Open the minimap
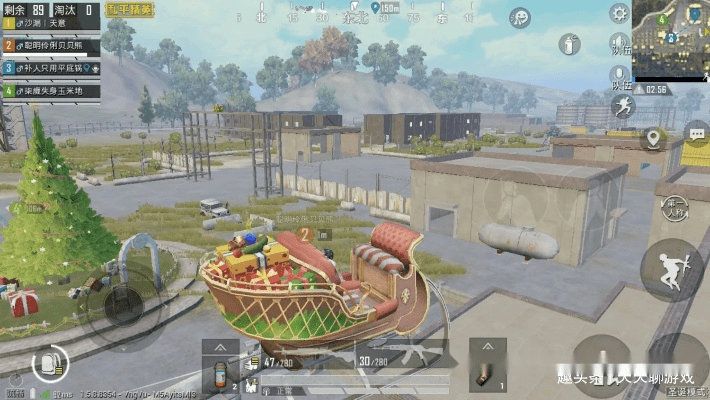 point(672,40)
